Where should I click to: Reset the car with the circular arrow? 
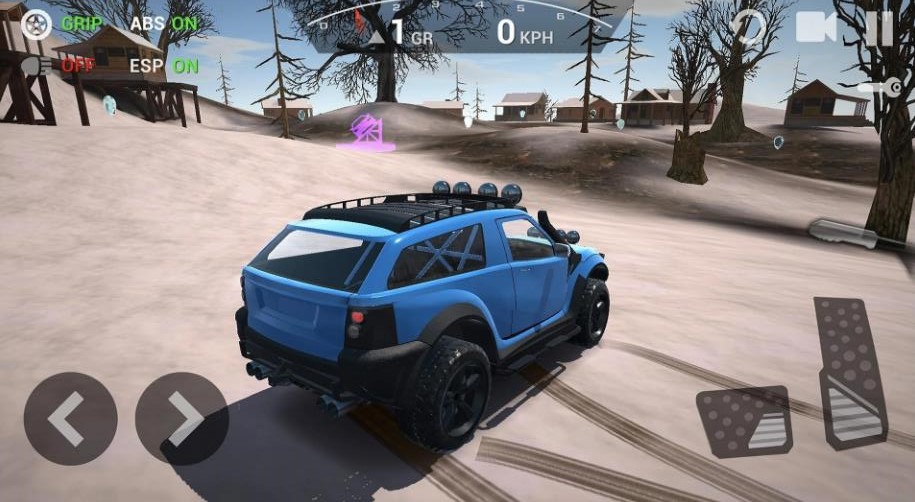click(x=747, y=27)
